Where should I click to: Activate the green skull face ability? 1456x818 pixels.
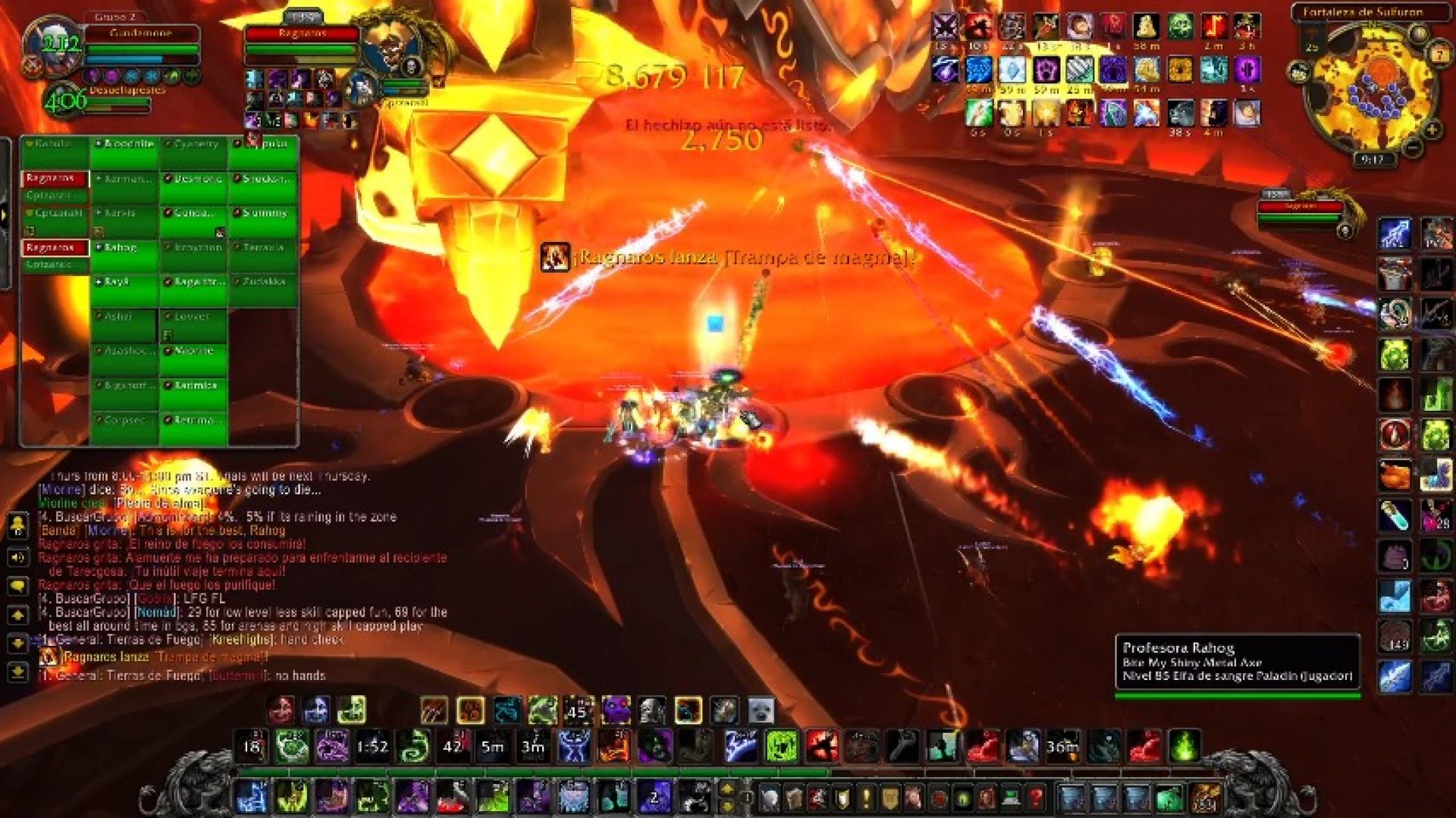click(781, 746)
